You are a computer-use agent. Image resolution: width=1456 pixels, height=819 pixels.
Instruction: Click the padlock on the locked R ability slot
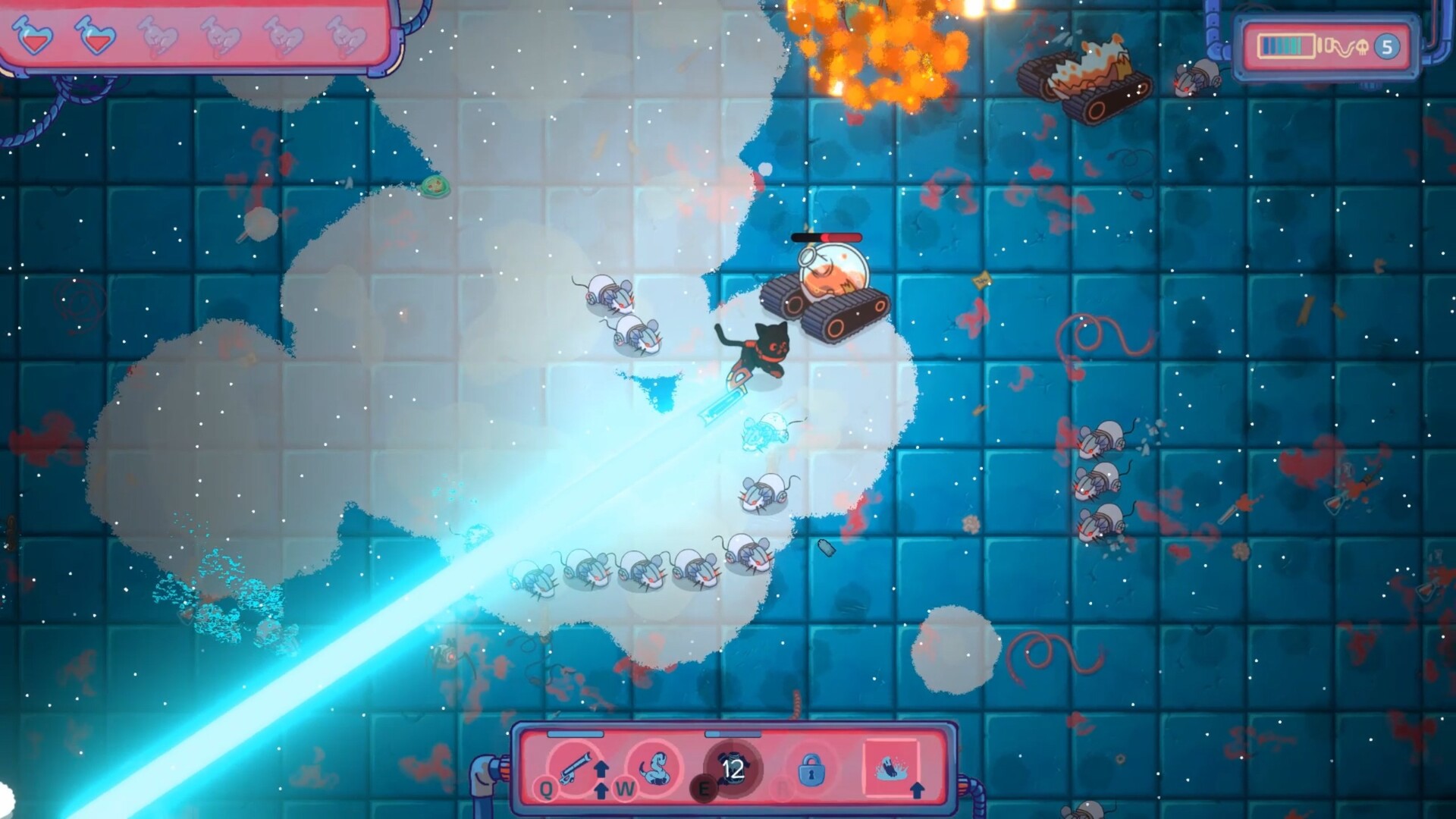pyautogui.click(x=812, y=770)
